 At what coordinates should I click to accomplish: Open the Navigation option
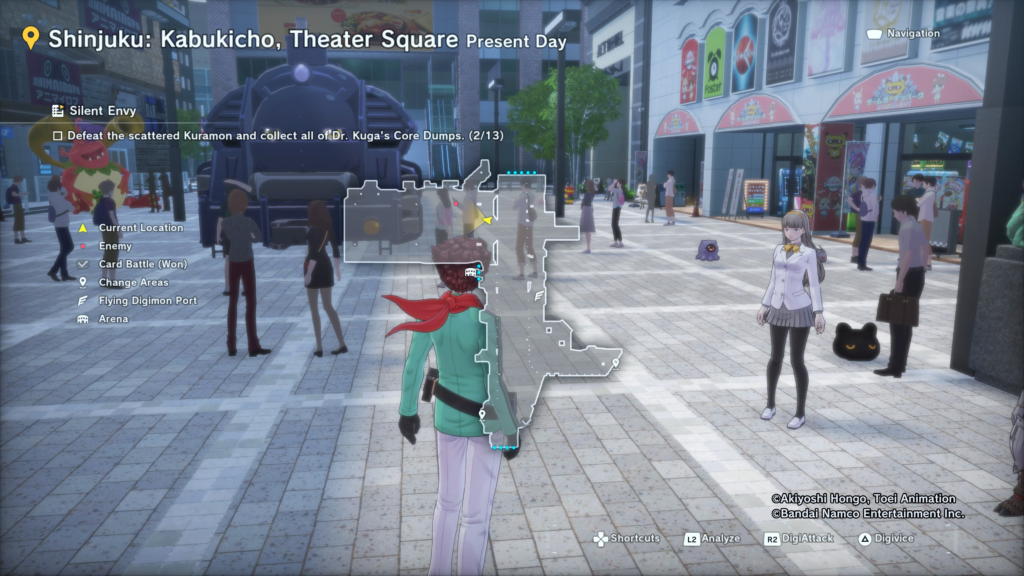903,34
